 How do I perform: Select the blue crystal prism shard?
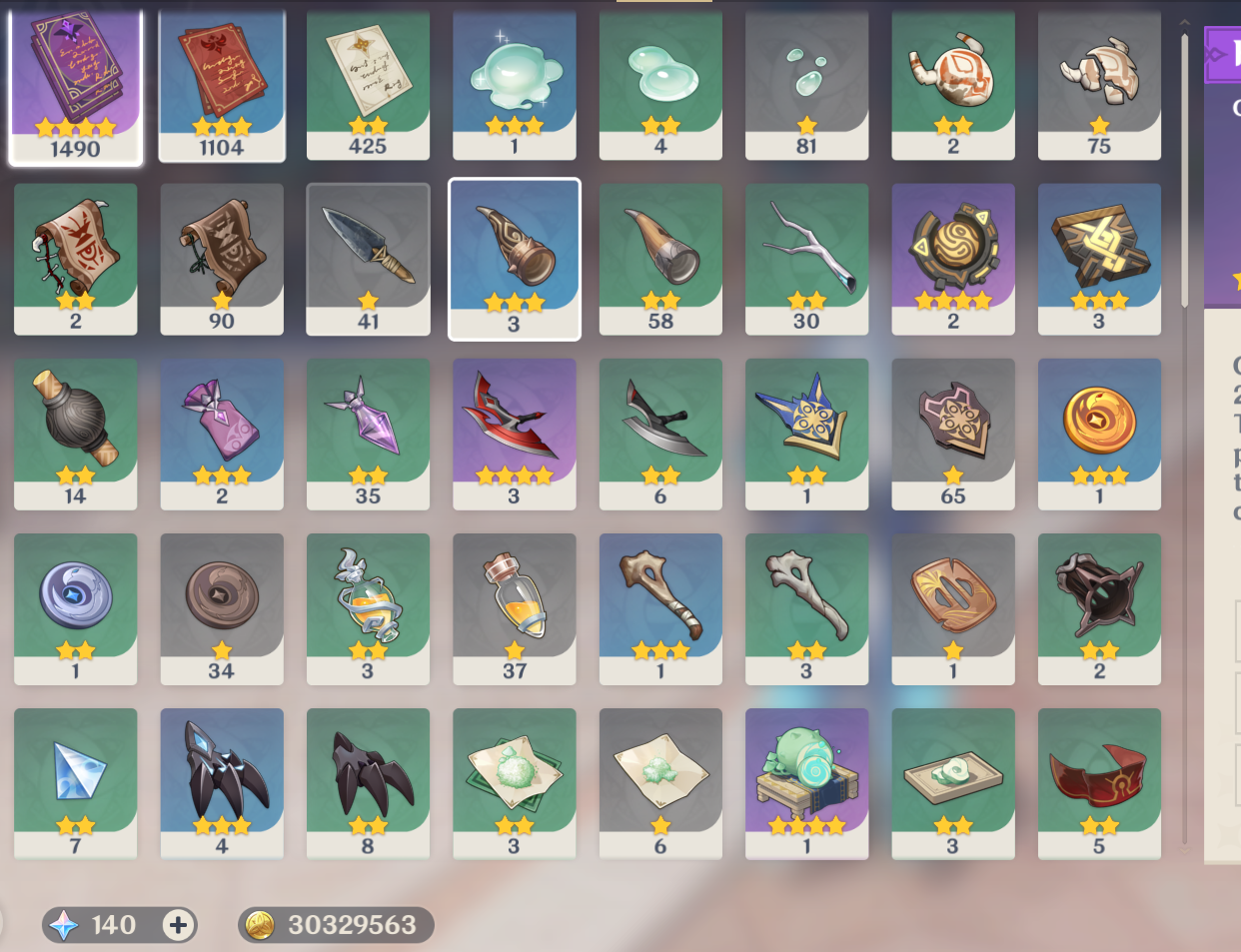(75, 782)
